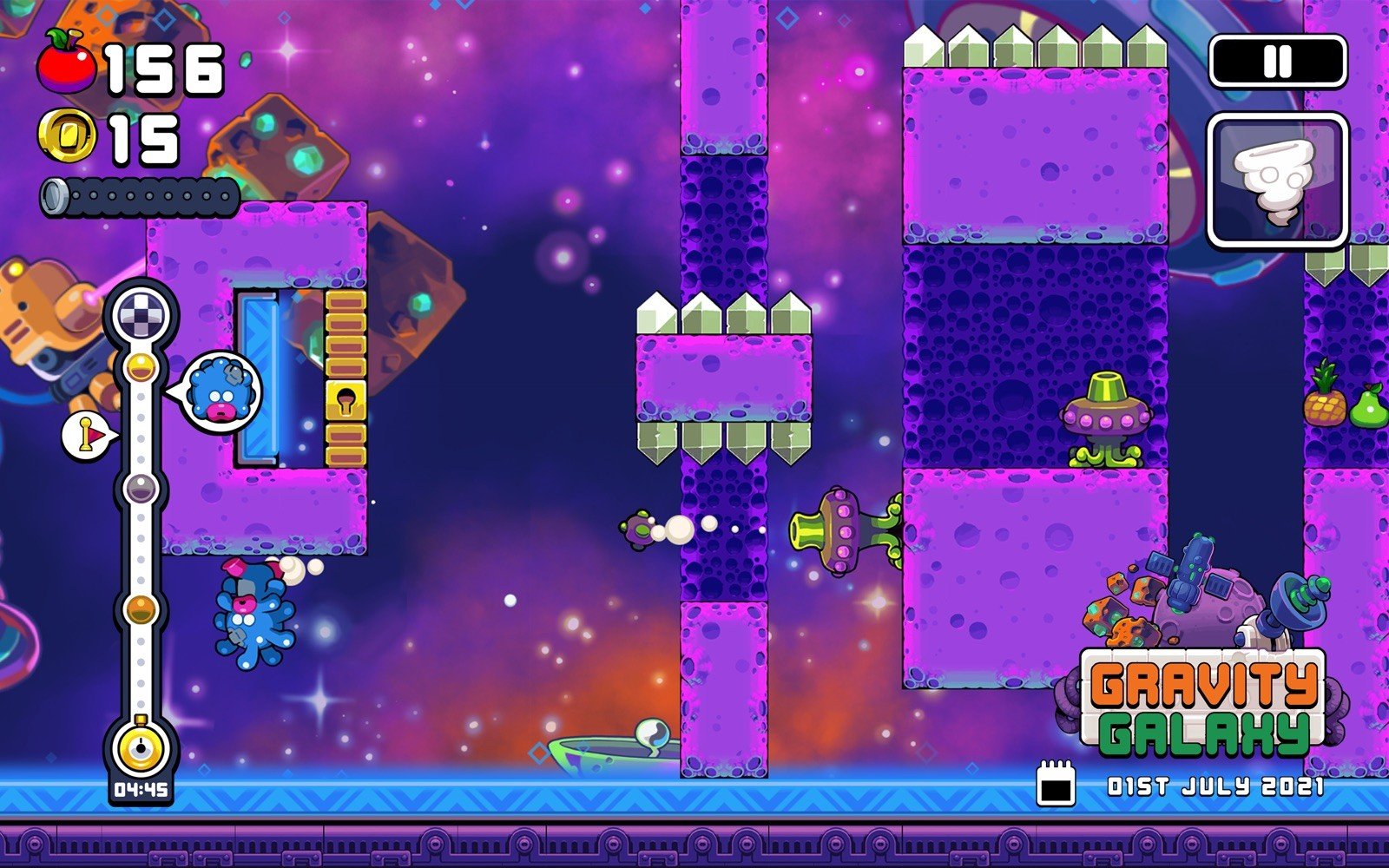Activate the tornado power-up
The height and width of the screenshot is (868, 1389).
(1276, 181)
